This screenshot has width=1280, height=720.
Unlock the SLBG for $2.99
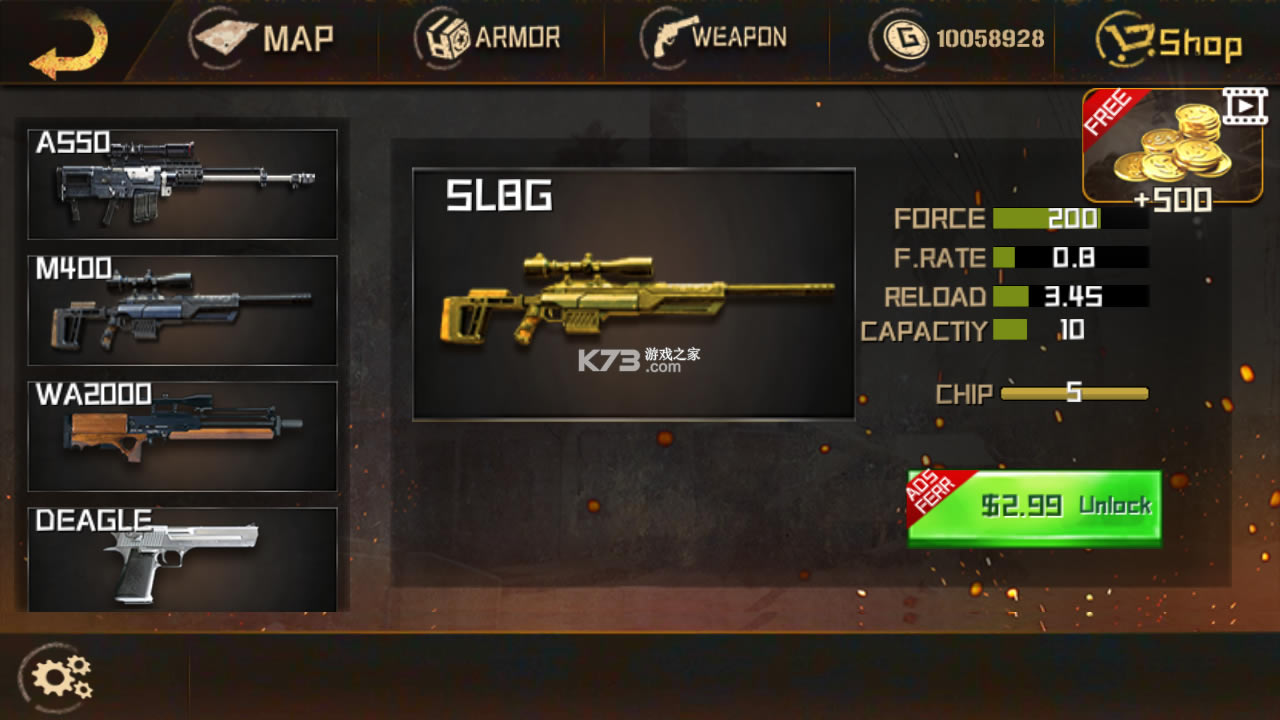pos(1035,507)
